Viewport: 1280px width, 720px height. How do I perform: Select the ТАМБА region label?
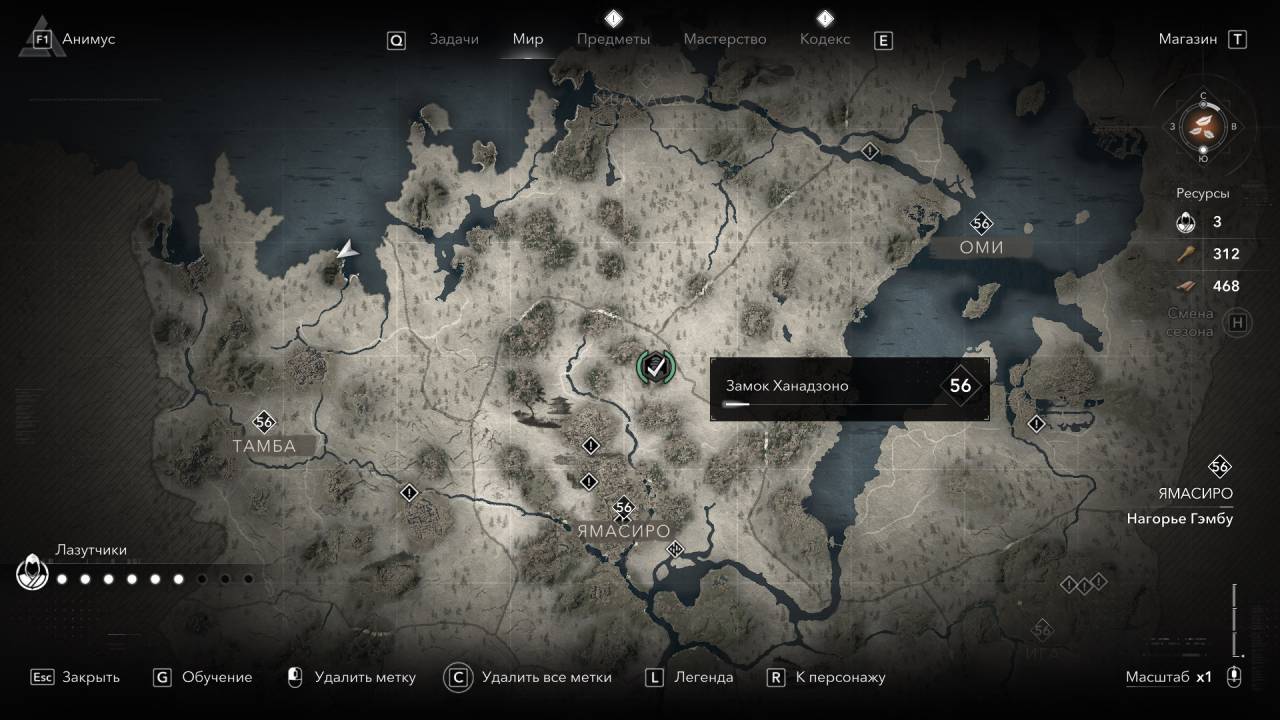pyautogui.click(x=264, y=446)
